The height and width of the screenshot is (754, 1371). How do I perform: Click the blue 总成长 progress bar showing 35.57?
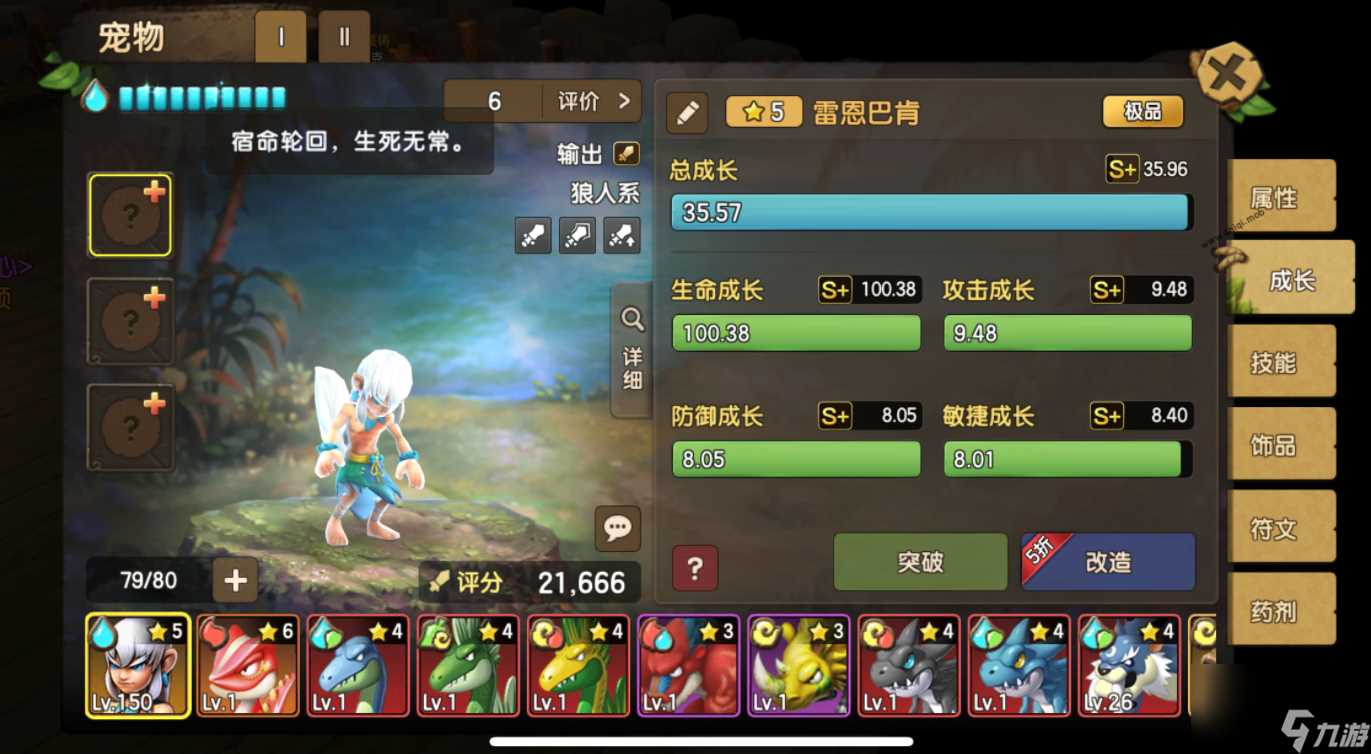pos(930,212)
